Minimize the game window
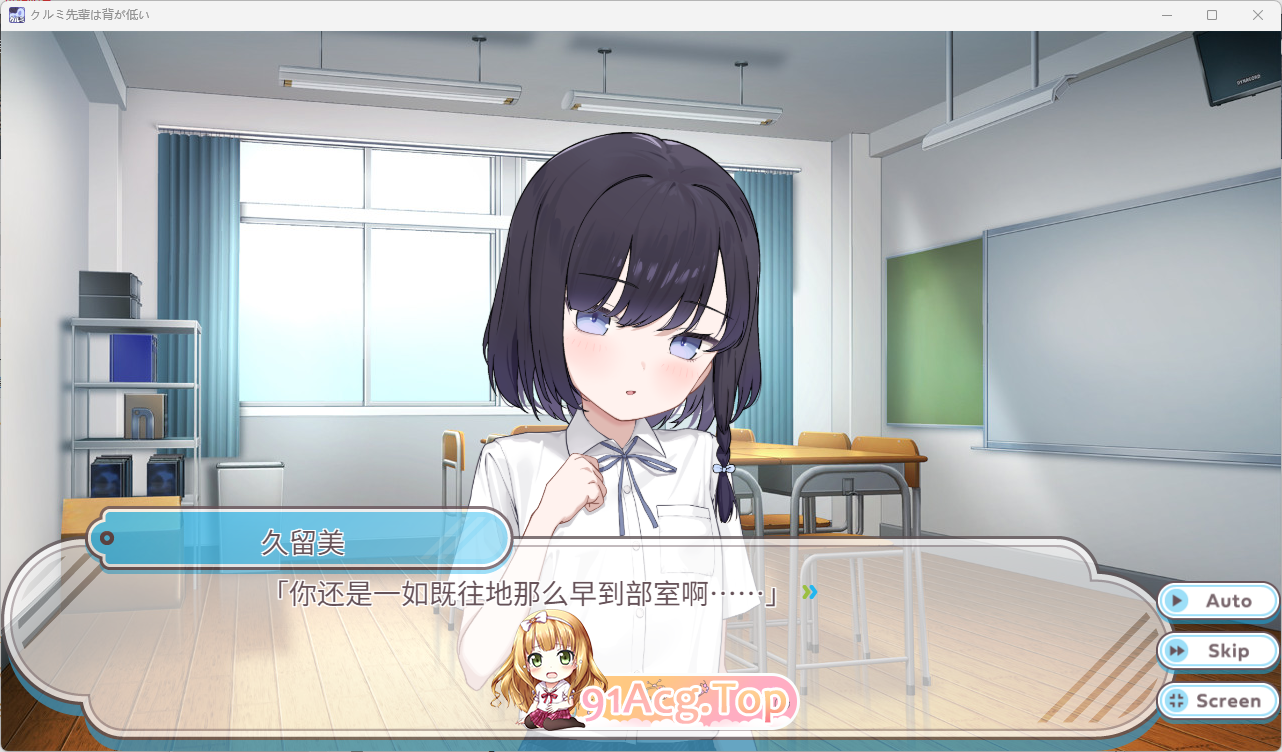This screenshot has height=752, width=1282. point(1166,15)
